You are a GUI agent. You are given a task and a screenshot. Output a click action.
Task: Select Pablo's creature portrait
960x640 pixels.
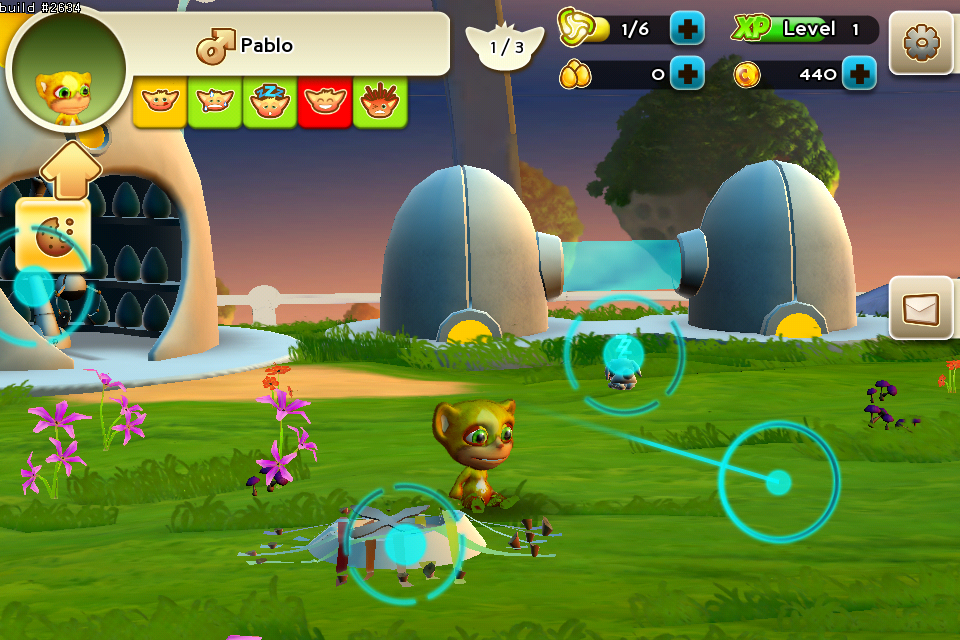point(67,68)
